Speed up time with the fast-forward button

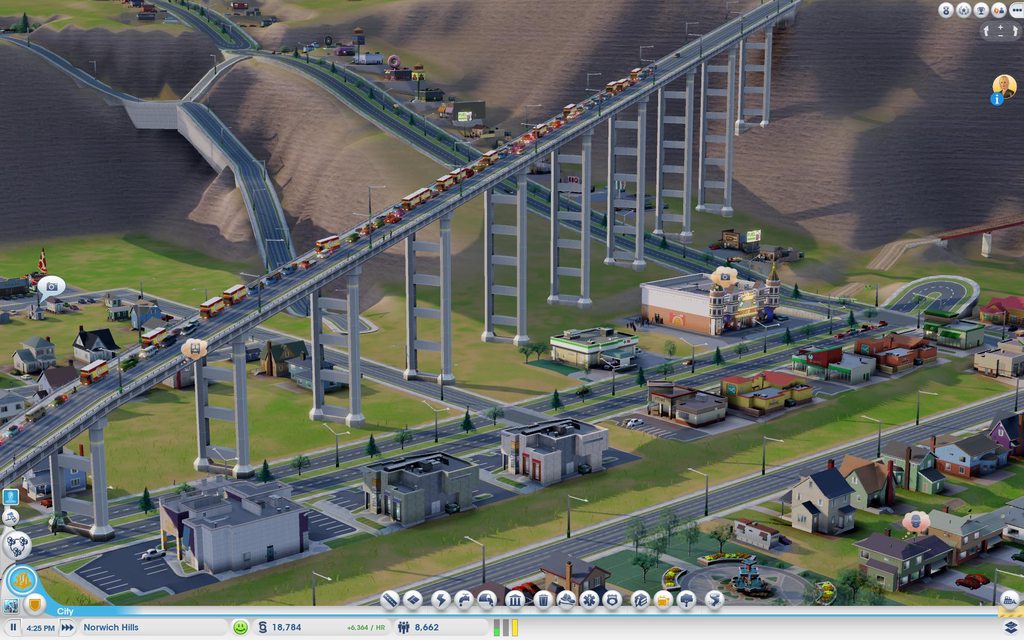67,627
